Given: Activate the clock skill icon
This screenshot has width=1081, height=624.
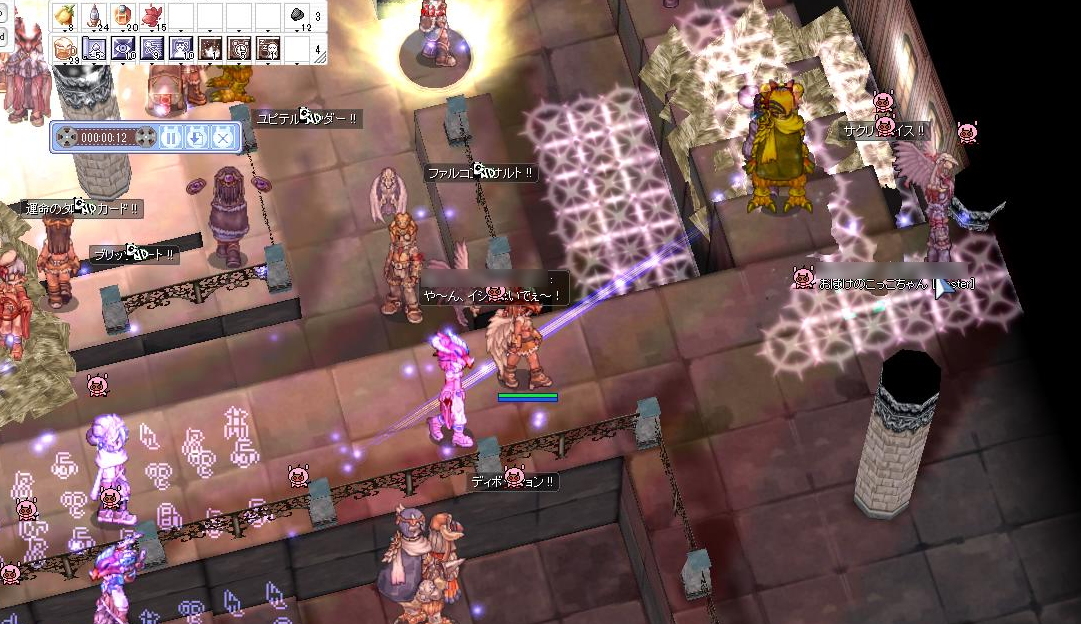Looking at the screenshot, I should pos(240,48).
